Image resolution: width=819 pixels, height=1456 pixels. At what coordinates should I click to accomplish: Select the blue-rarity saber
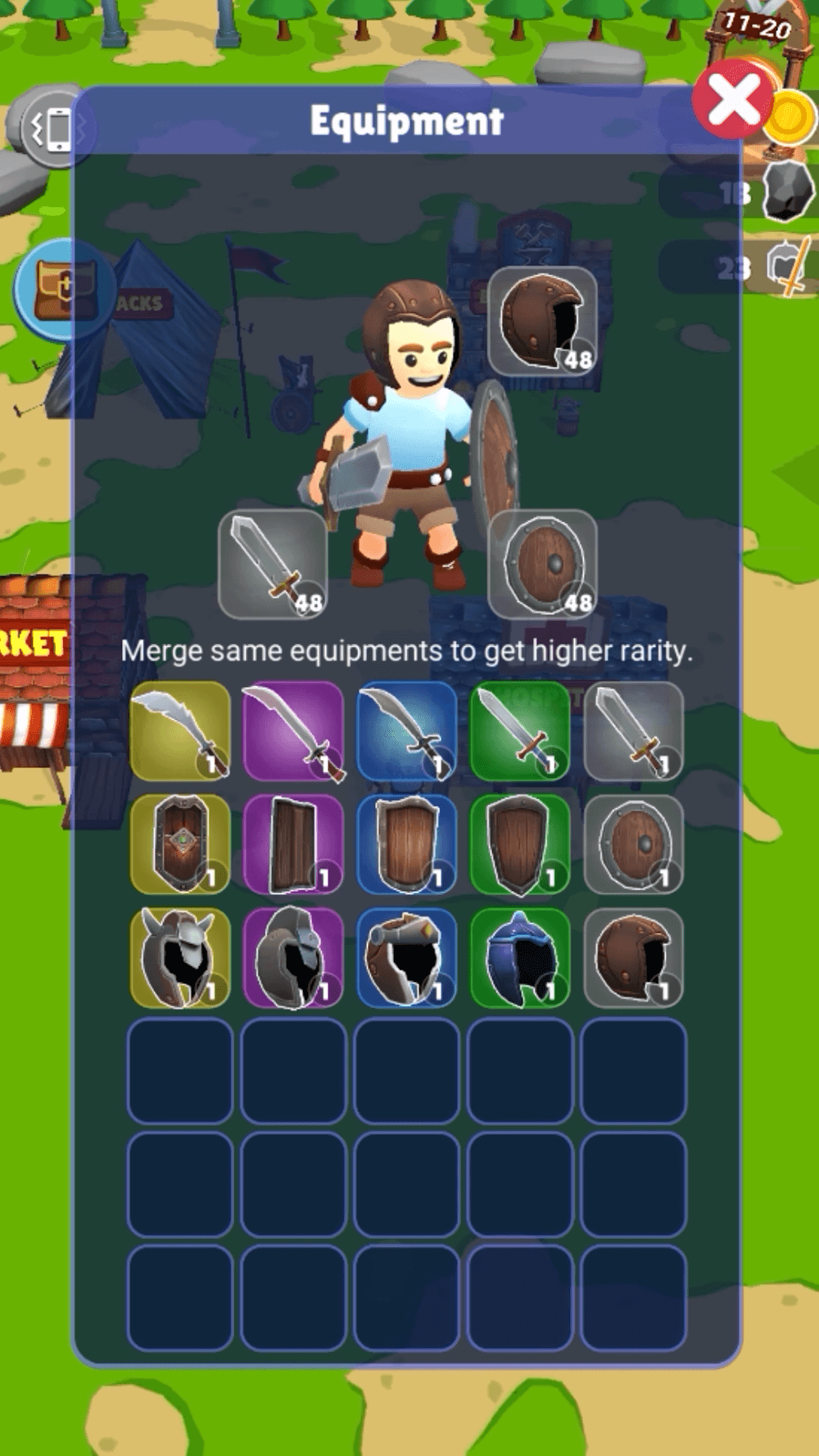tap(406, 730)
